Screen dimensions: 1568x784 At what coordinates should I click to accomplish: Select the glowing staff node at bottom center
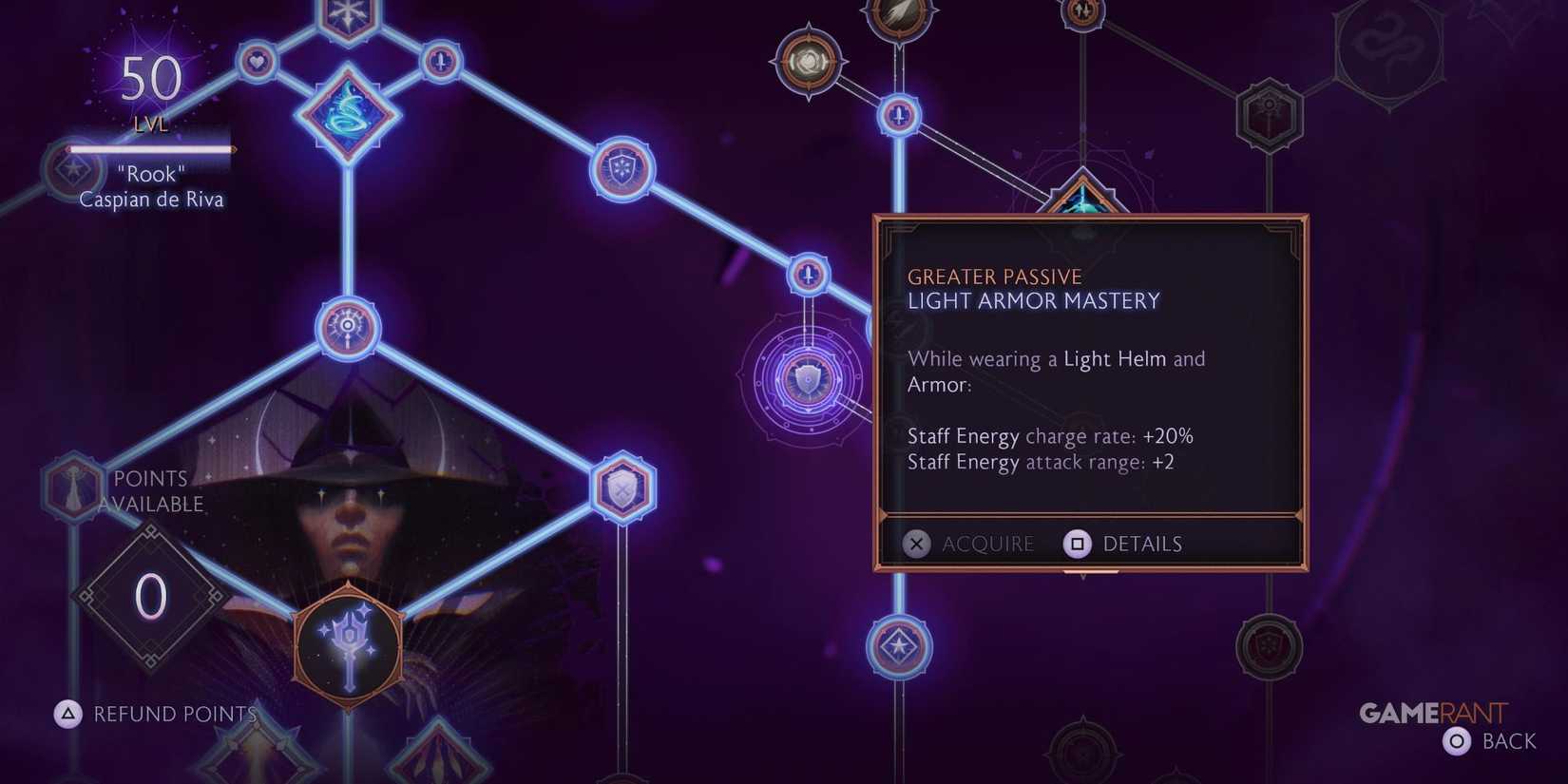click(x=347, y=644)
